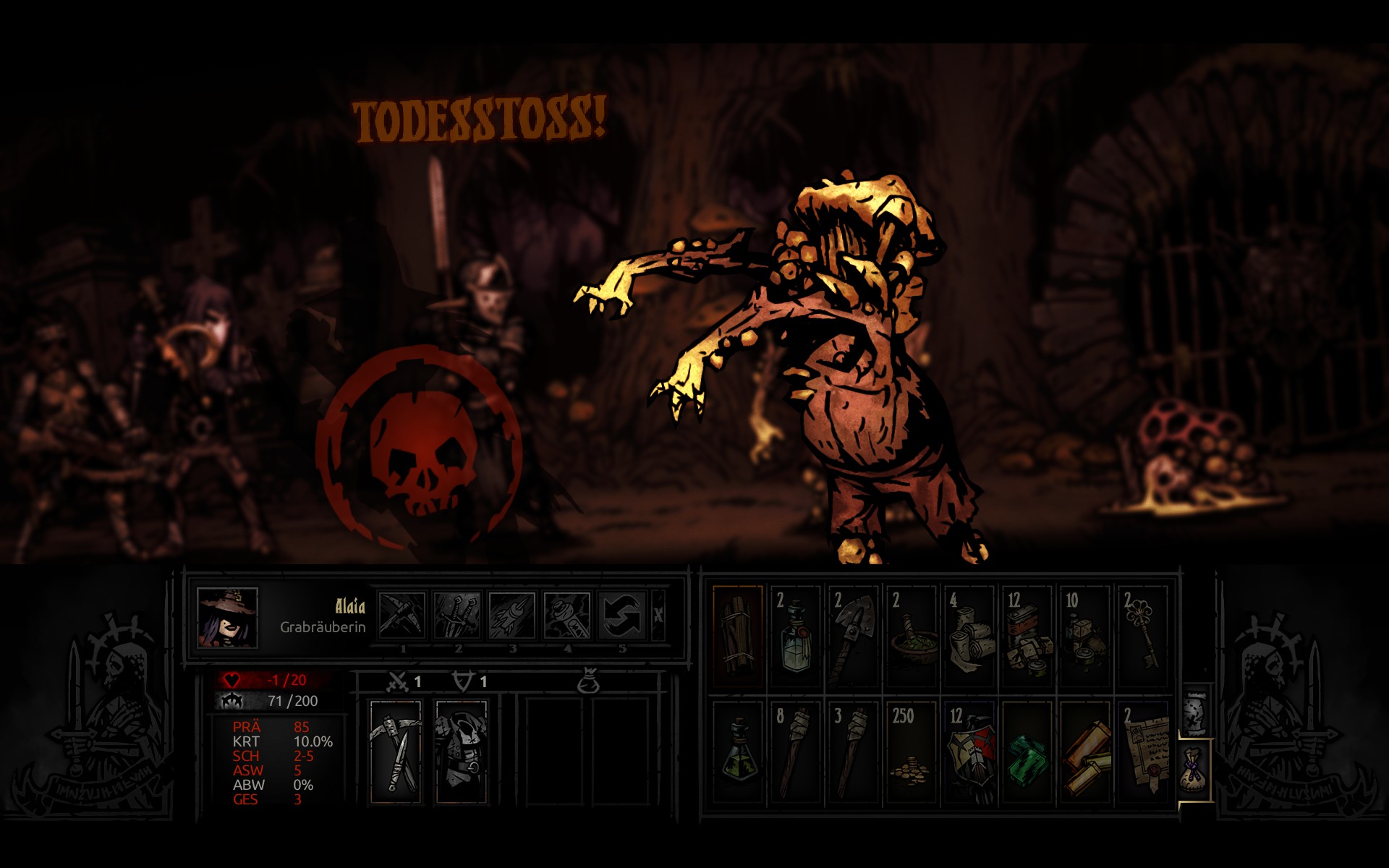Select the emerald gems slot
The width and height of the screenshot is (1389, 868).
click(1027, 752)
